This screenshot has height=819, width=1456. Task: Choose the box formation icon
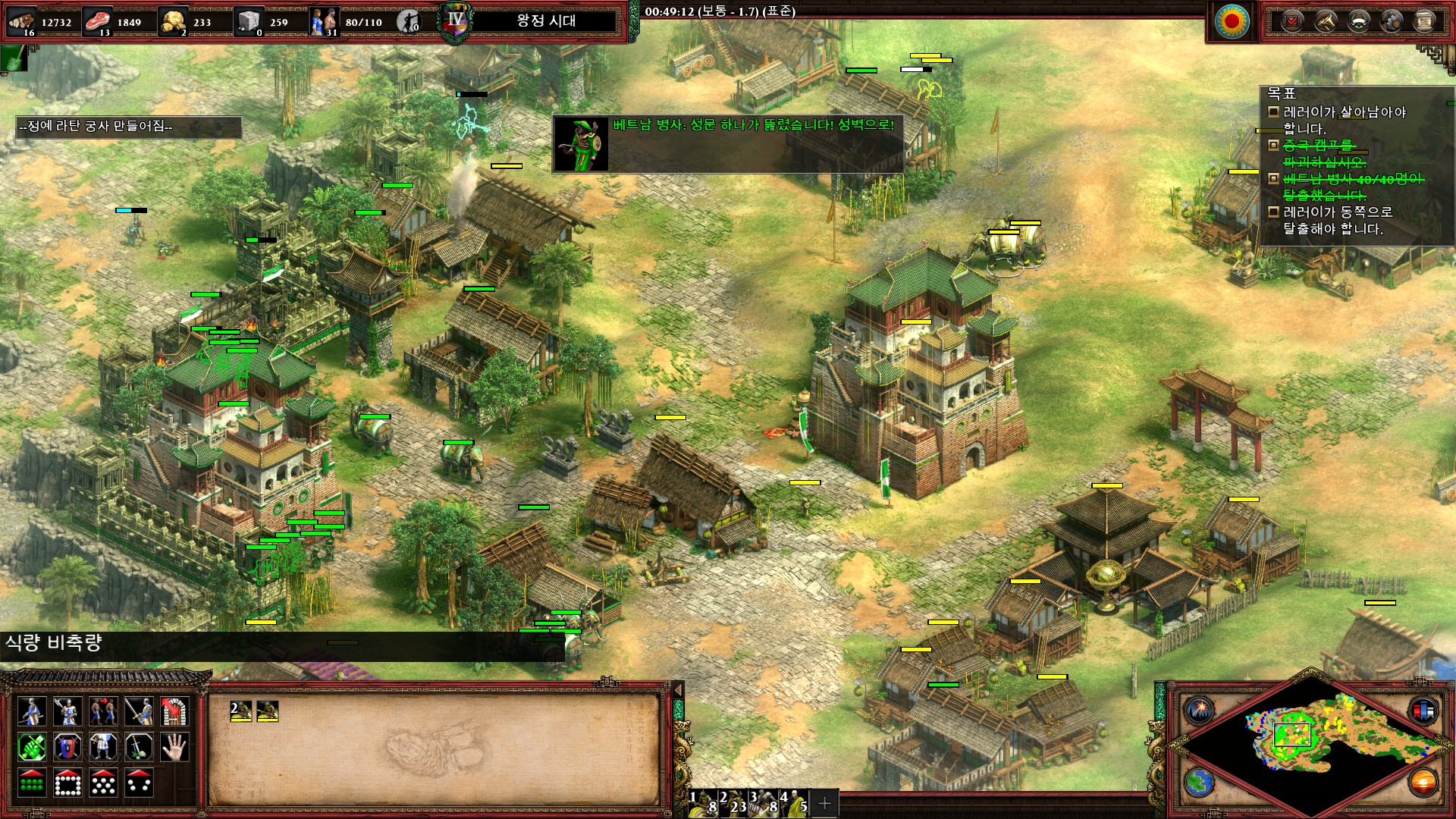(67, 783)
